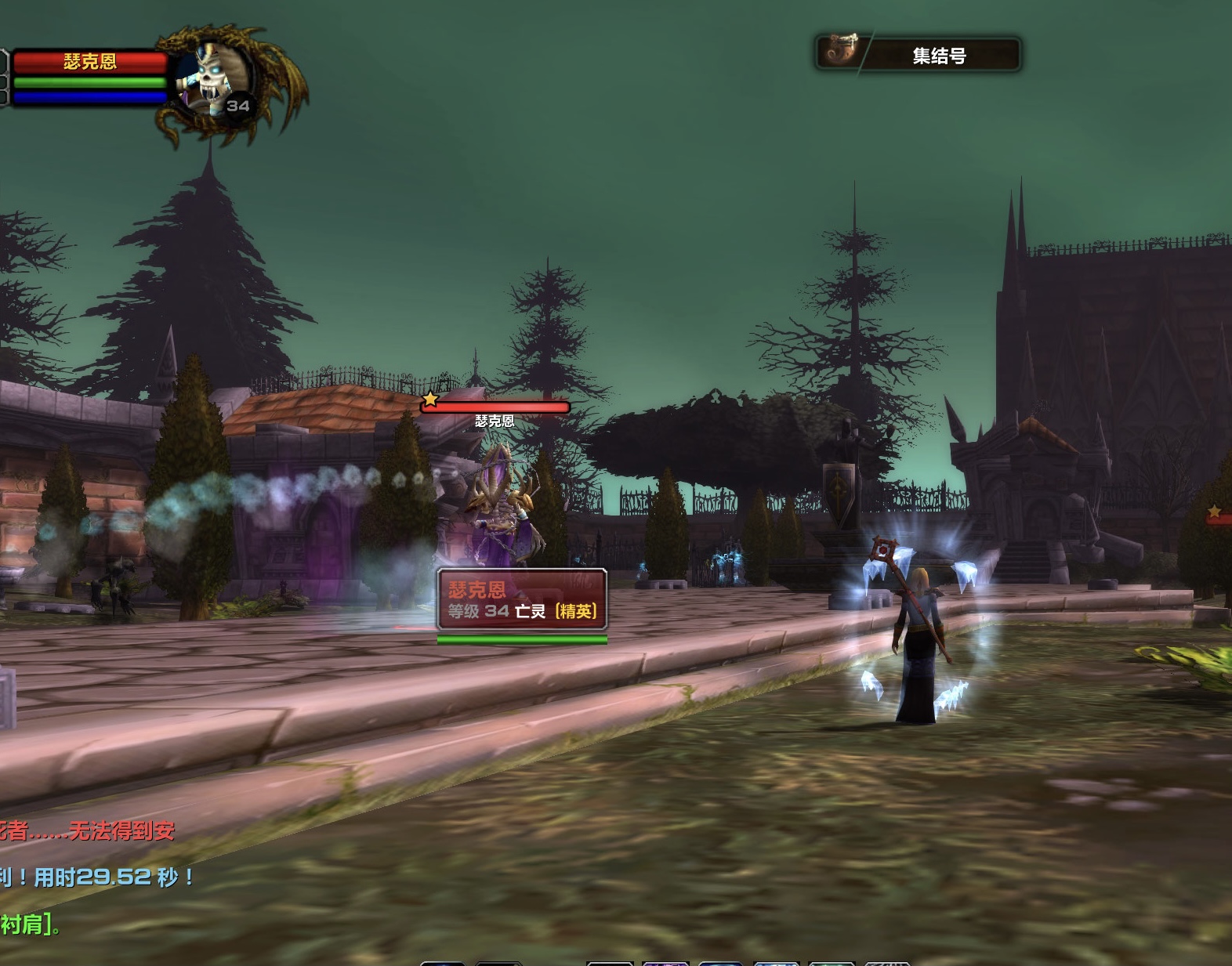Select 瑟克恩's red nameplate bar
This screenshot has width=1232, height=966.
[x=496, y=407]
